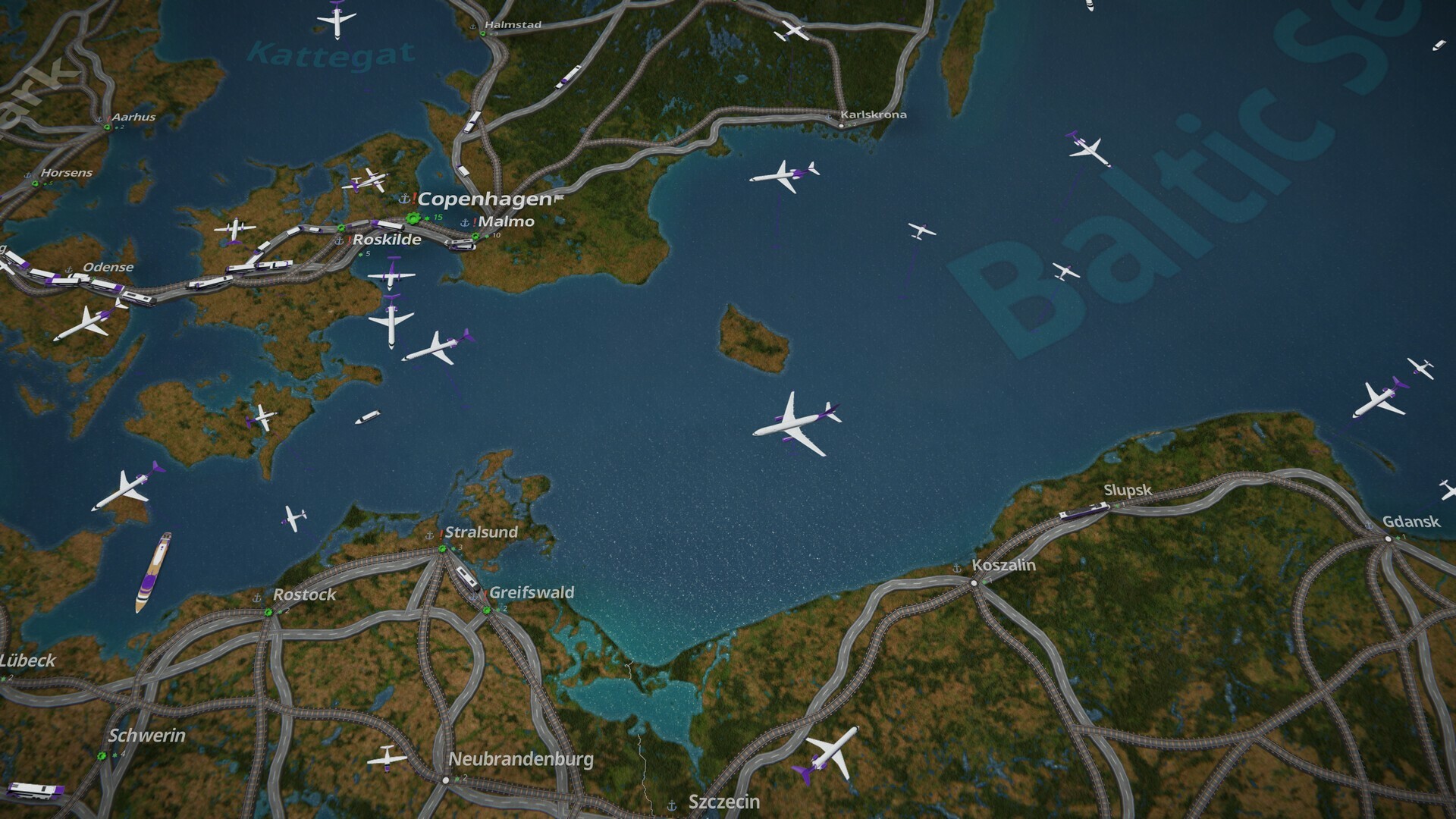
Task: Select the green gear hub below Greifswald
Action: (x=487, y=610)
